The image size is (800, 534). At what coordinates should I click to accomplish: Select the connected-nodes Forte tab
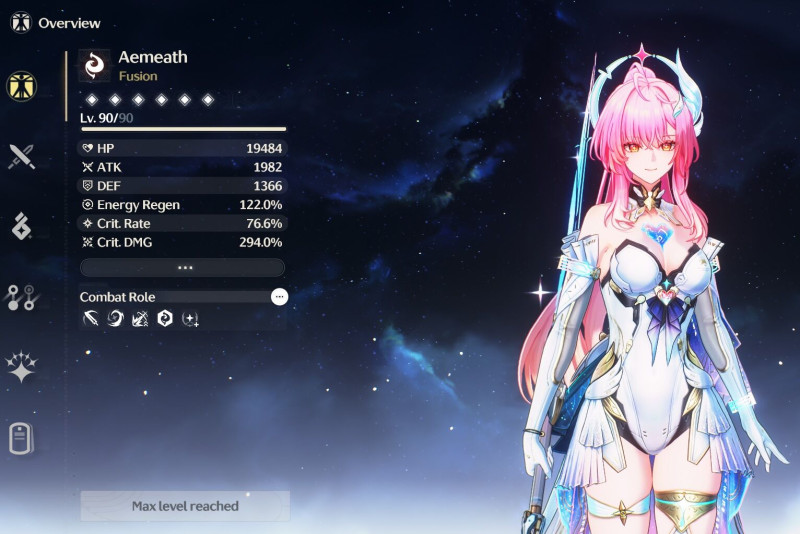click(21, 297)
